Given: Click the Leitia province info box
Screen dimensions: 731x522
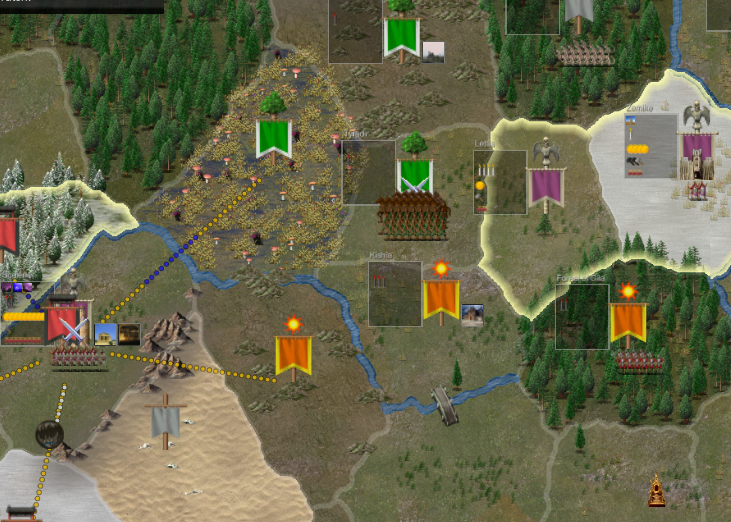Looking at the screenshot, I should tap(500, 182).
